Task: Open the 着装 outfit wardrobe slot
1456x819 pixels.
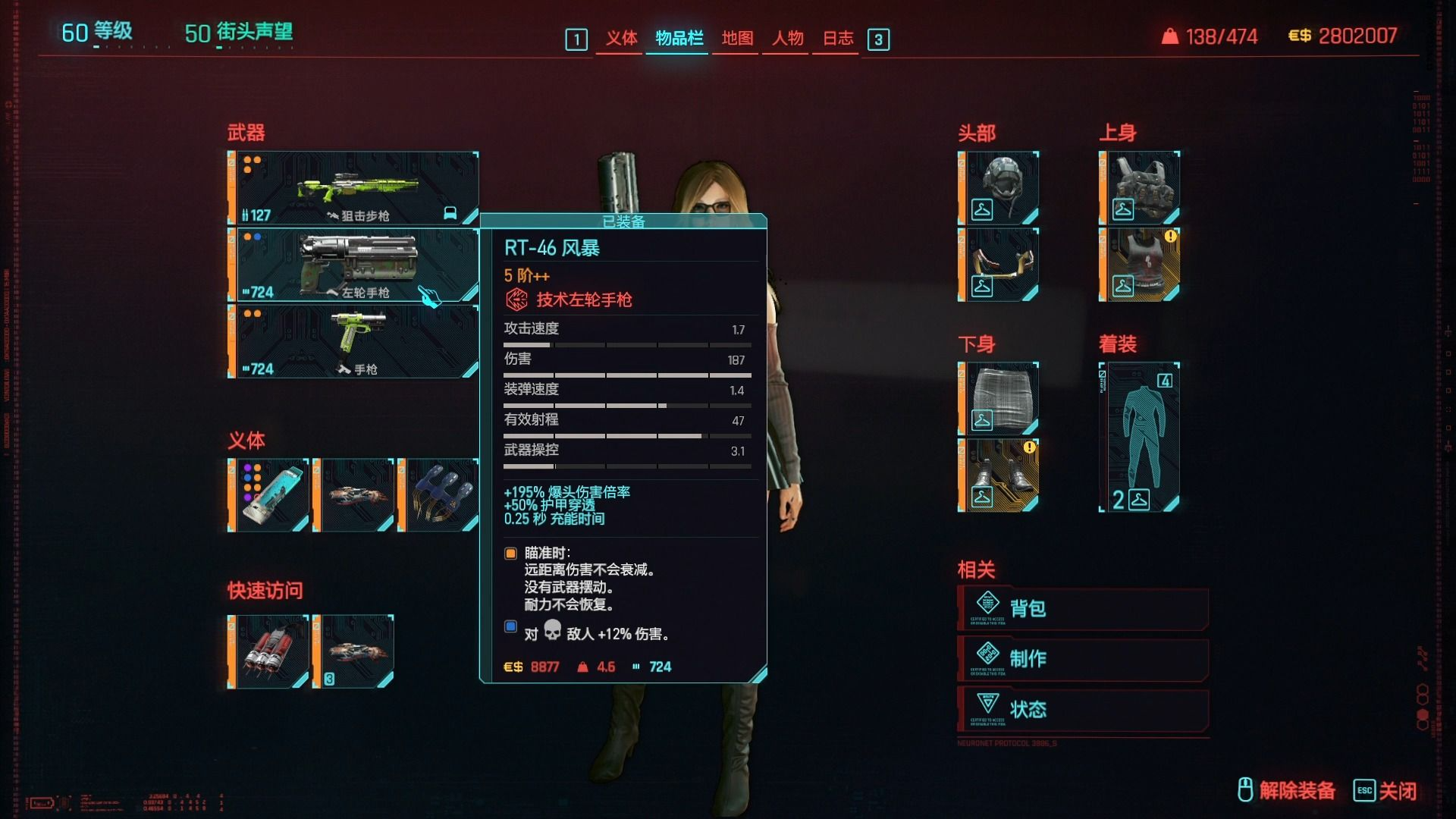Action: pyautogui.click(x=1140, y=437)
